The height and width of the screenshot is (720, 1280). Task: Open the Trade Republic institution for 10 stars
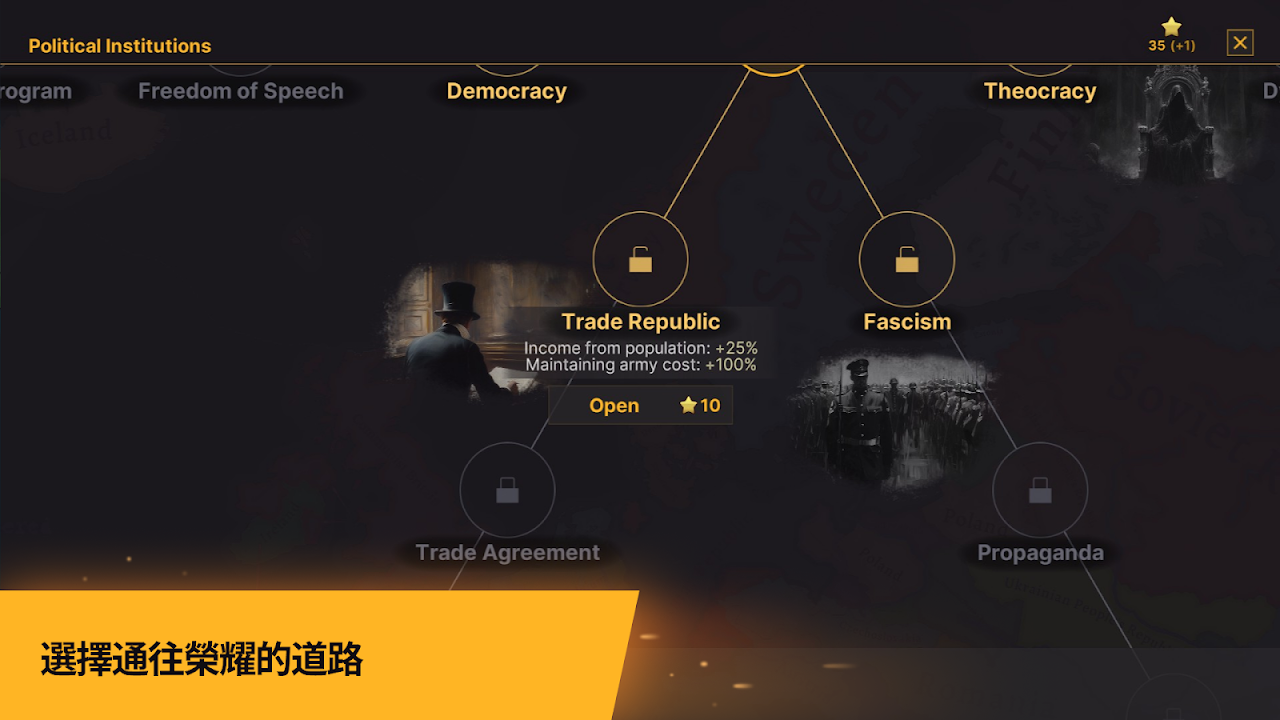640,405
